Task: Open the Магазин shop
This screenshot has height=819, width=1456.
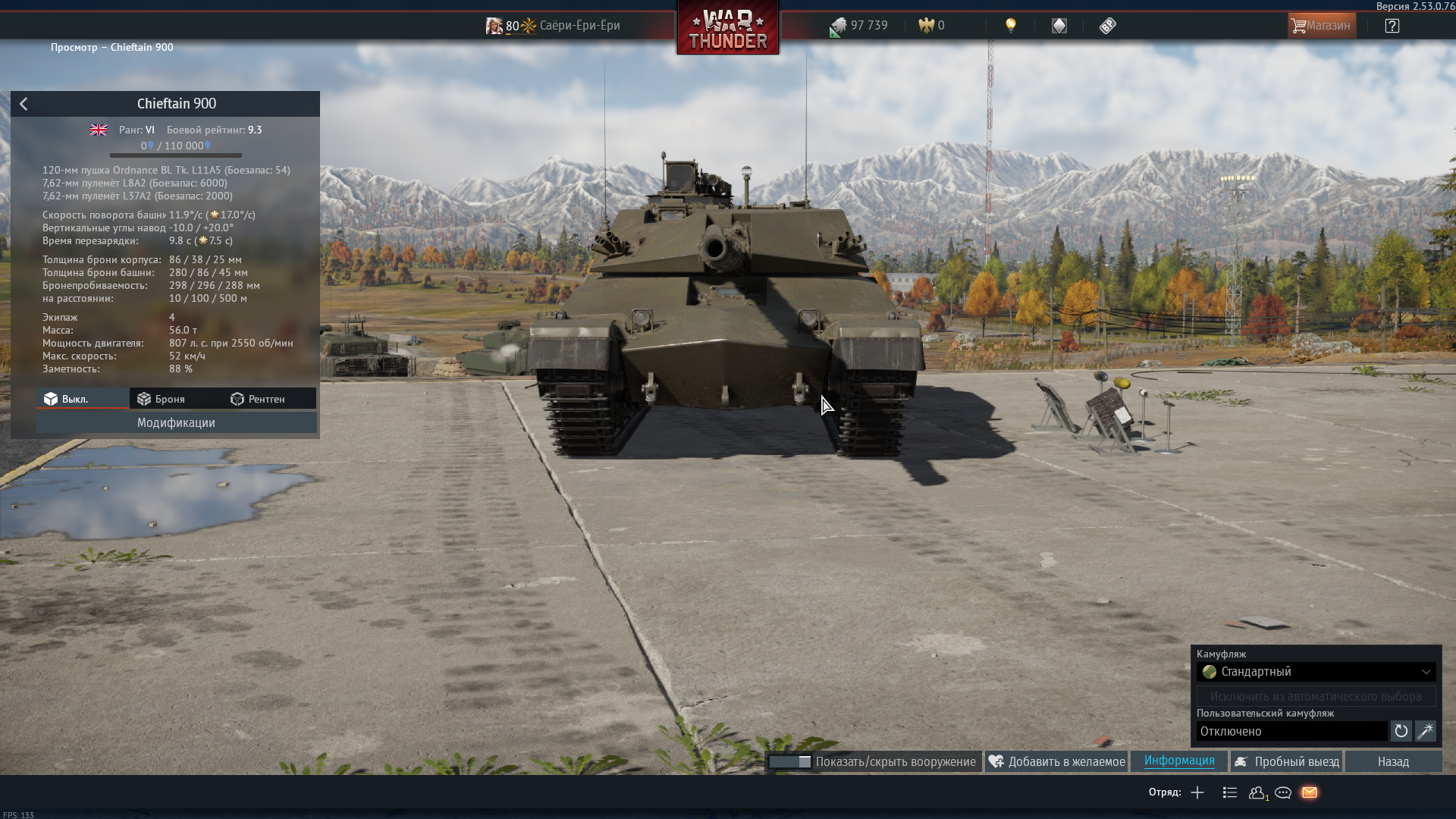Action: pos(1321,26)
